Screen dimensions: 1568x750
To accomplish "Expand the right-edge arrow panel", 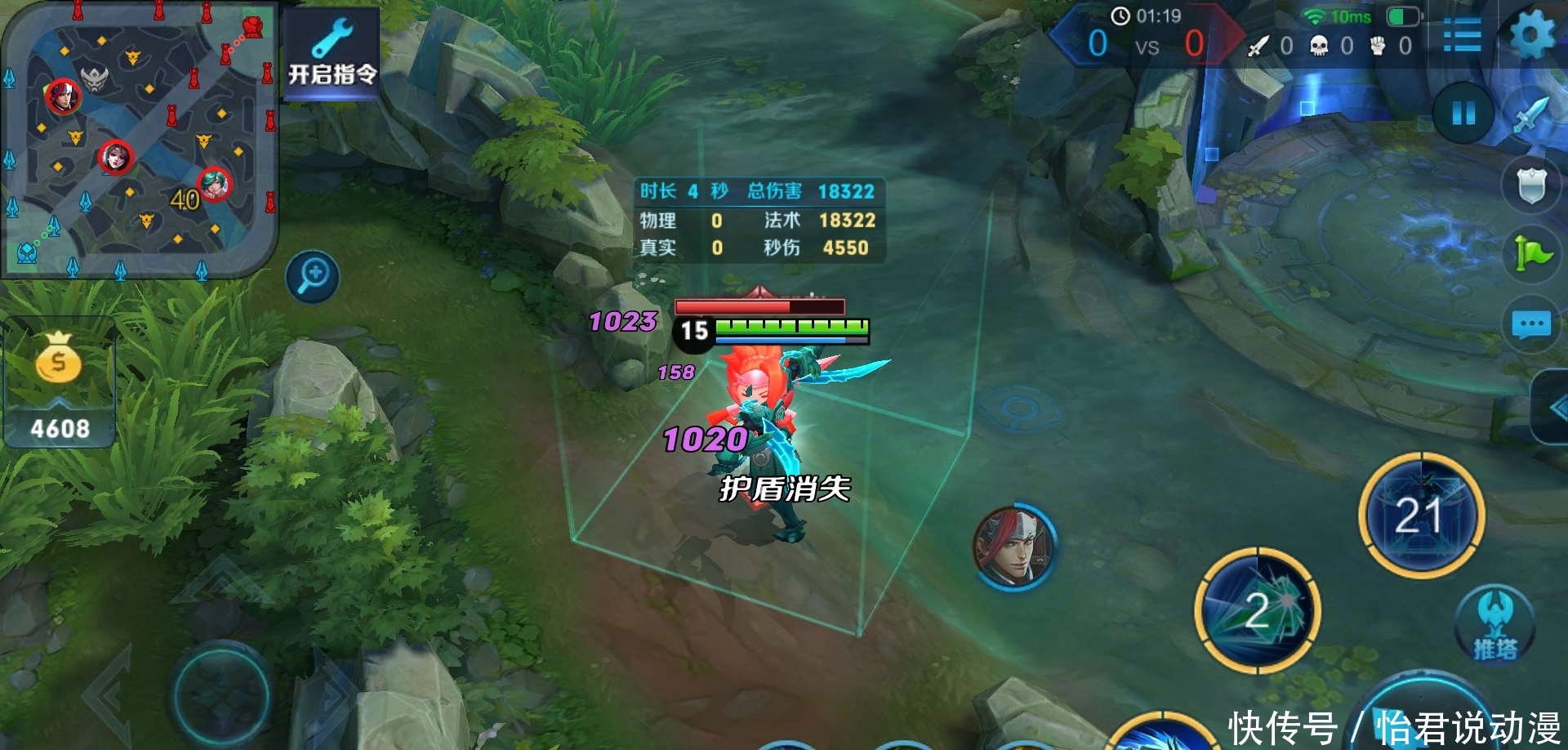I will click(x=1553, y=408).
